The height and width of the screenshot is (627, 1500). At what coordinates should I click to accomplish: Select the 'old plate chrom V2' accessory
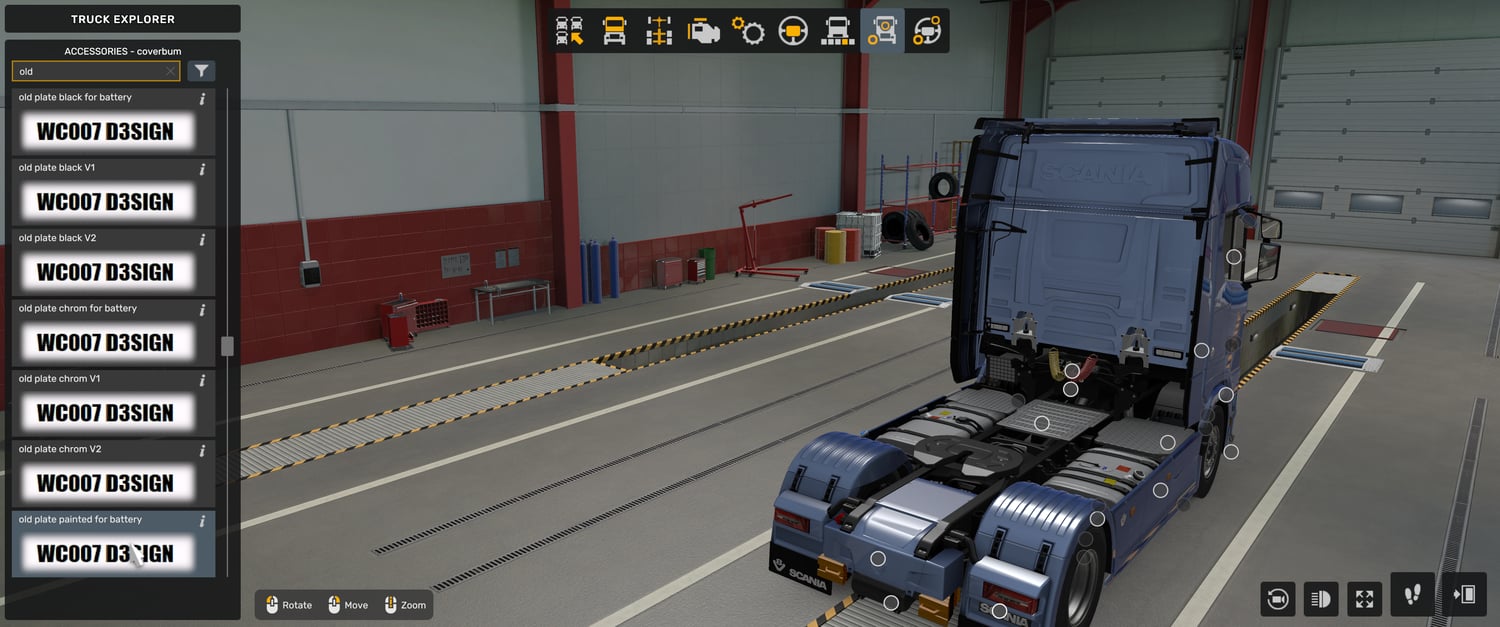105,483
